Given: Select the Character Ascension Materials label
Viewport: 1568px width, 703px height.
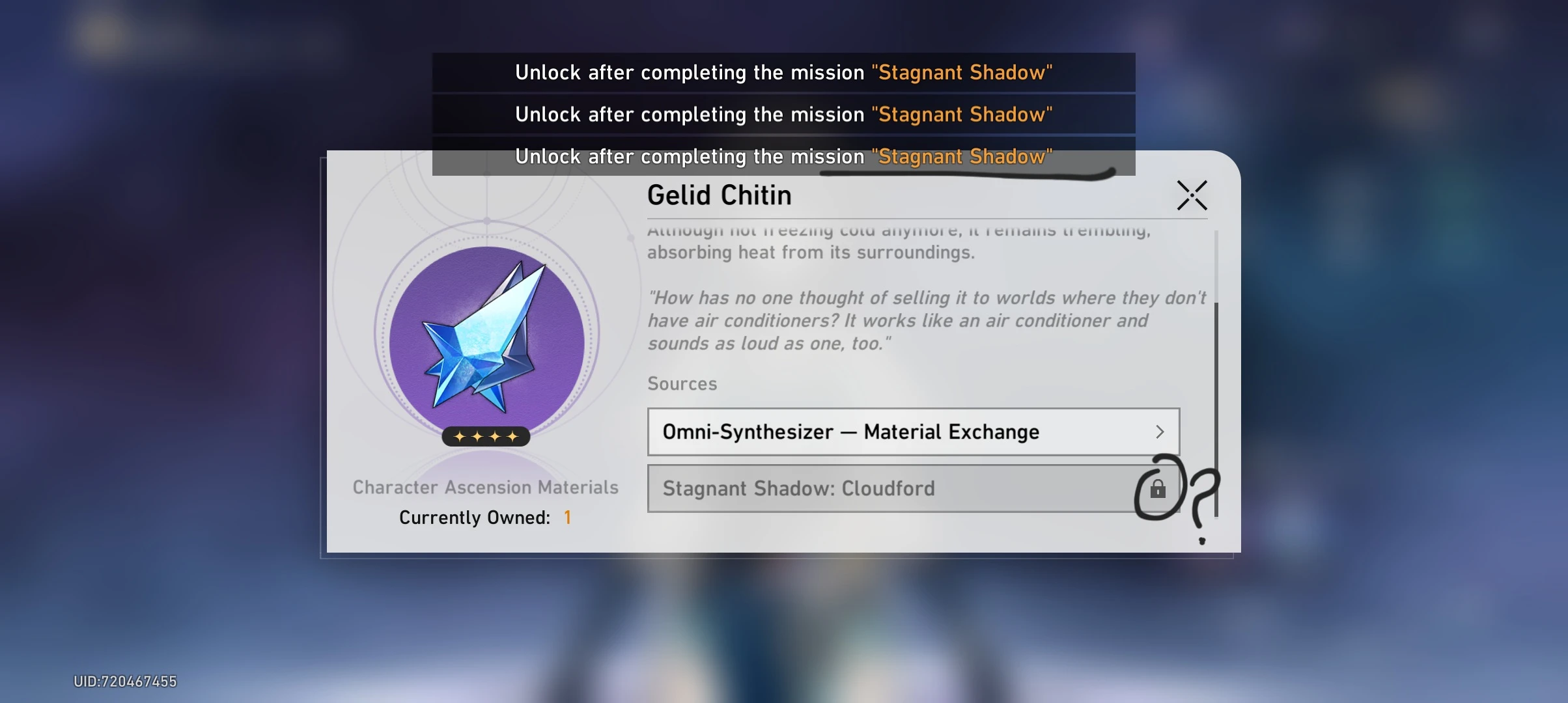Looking at the screenshot, I should (x=485, y=487).
